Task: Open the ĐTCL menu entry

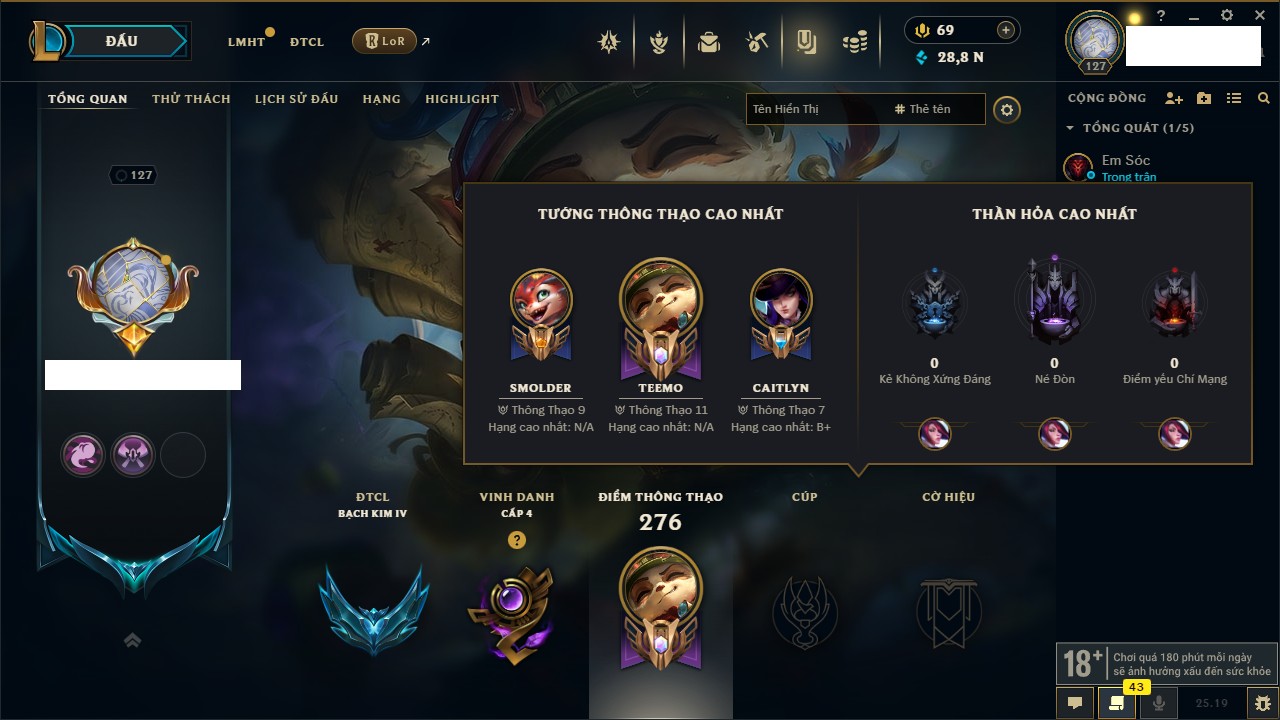Action: [307, 42]
